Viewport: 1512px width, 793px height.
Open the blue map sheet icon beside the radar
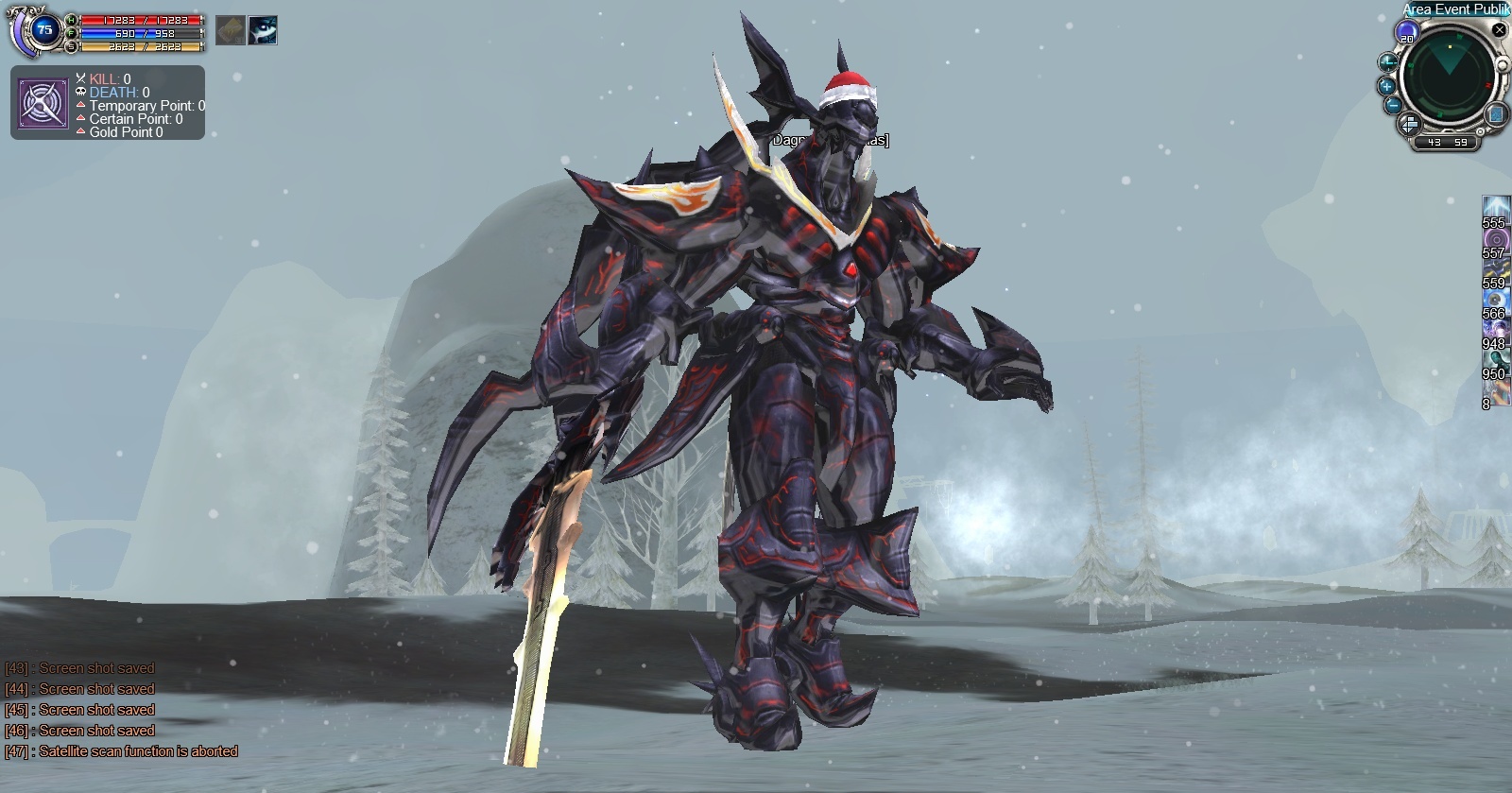tap(1496, 114)
